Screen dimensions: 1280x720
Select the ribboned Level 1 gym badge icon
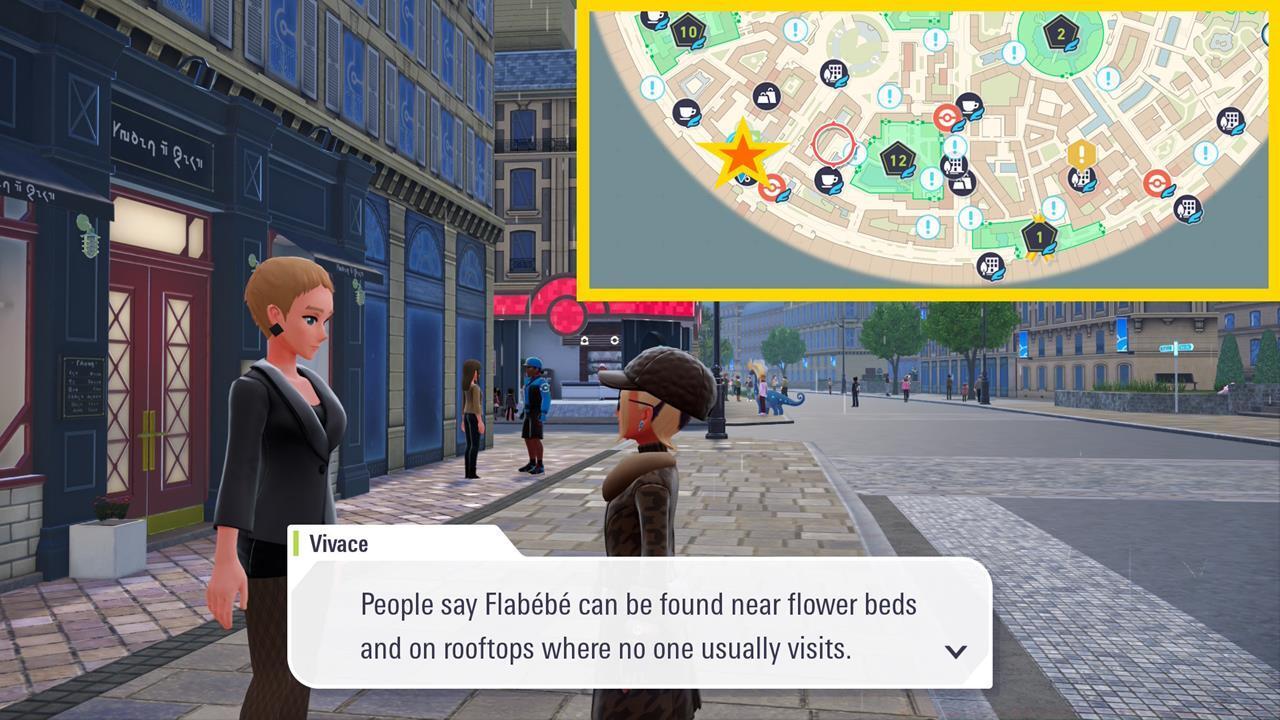1039,235
